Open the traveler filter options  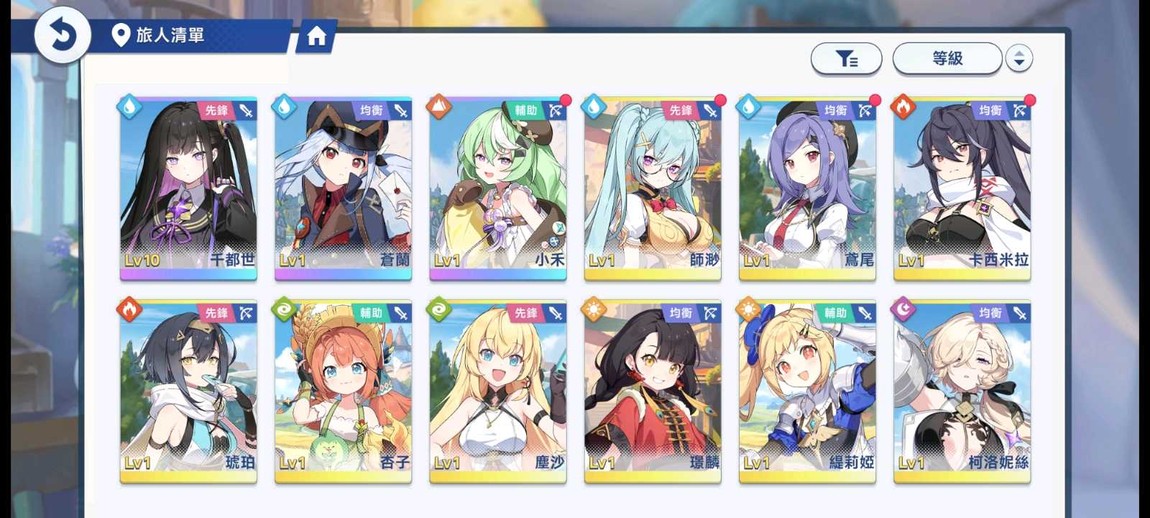[x=846, y=59]
